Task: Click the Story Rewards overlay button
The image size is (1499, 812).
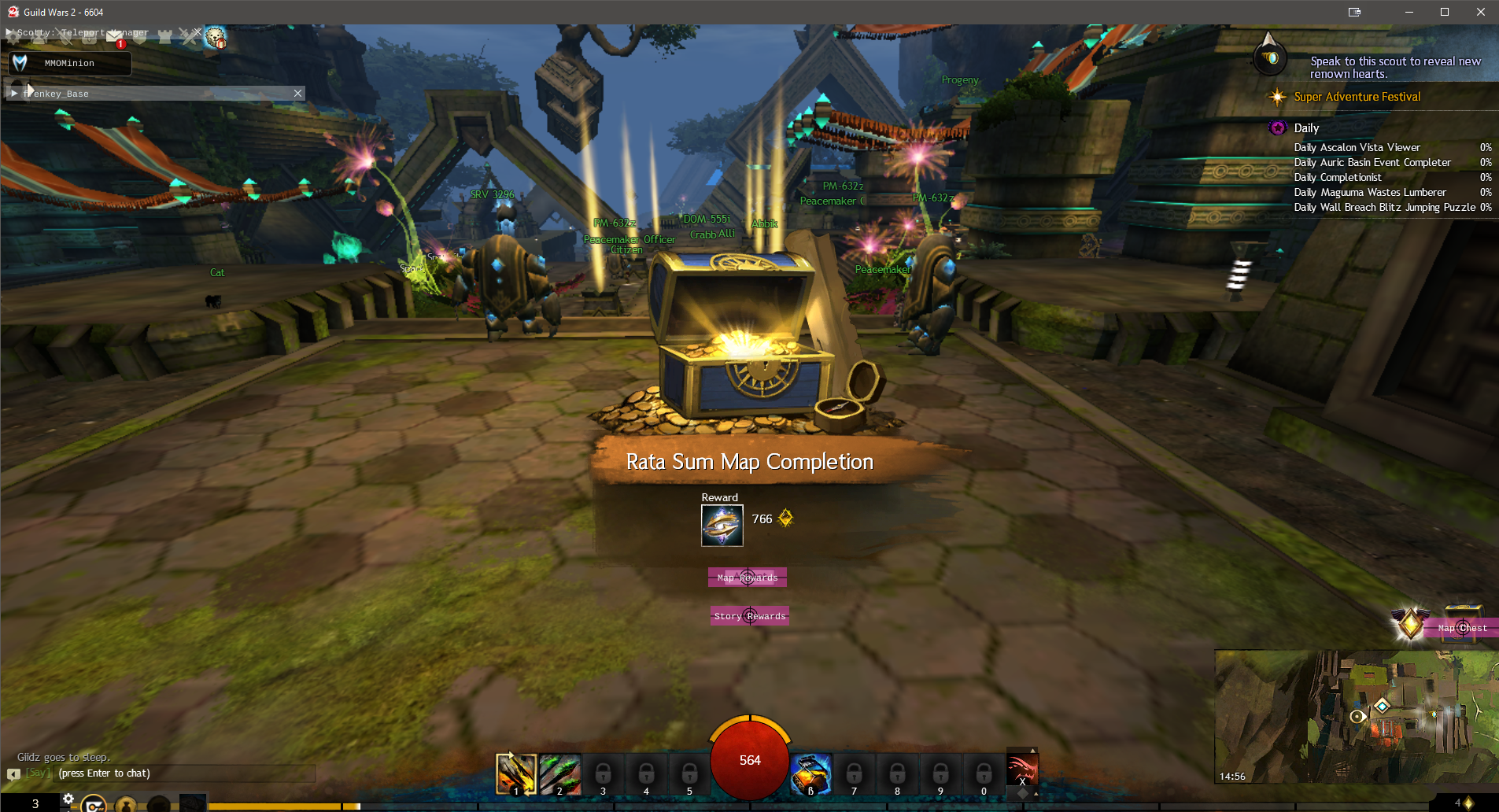Action: click(749, 616)
